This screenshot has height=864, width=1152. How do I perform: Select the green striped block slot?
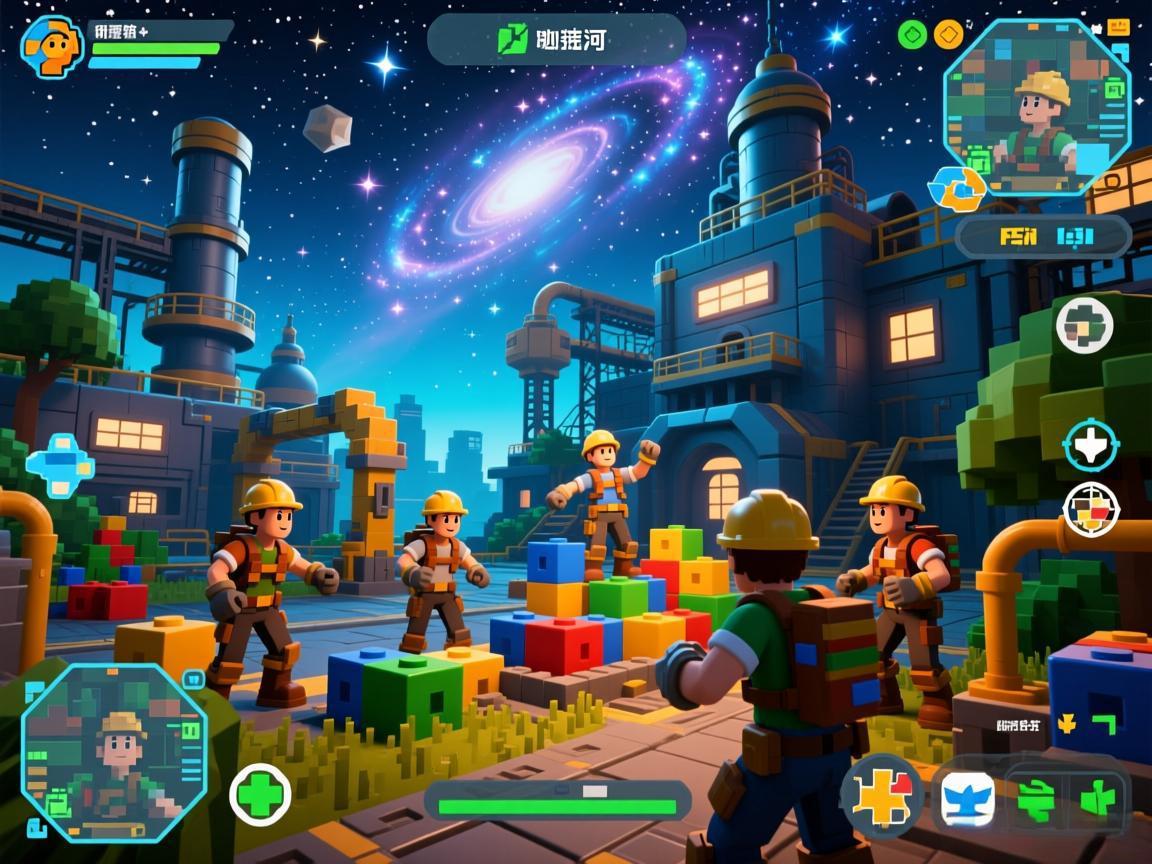pos(1035,800)
